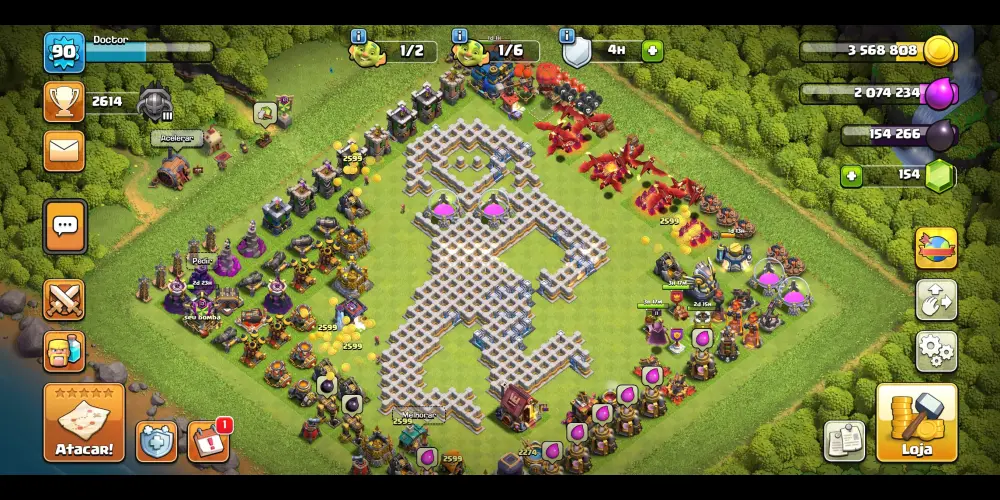Extend the shield using its green plus

(652, 50)
